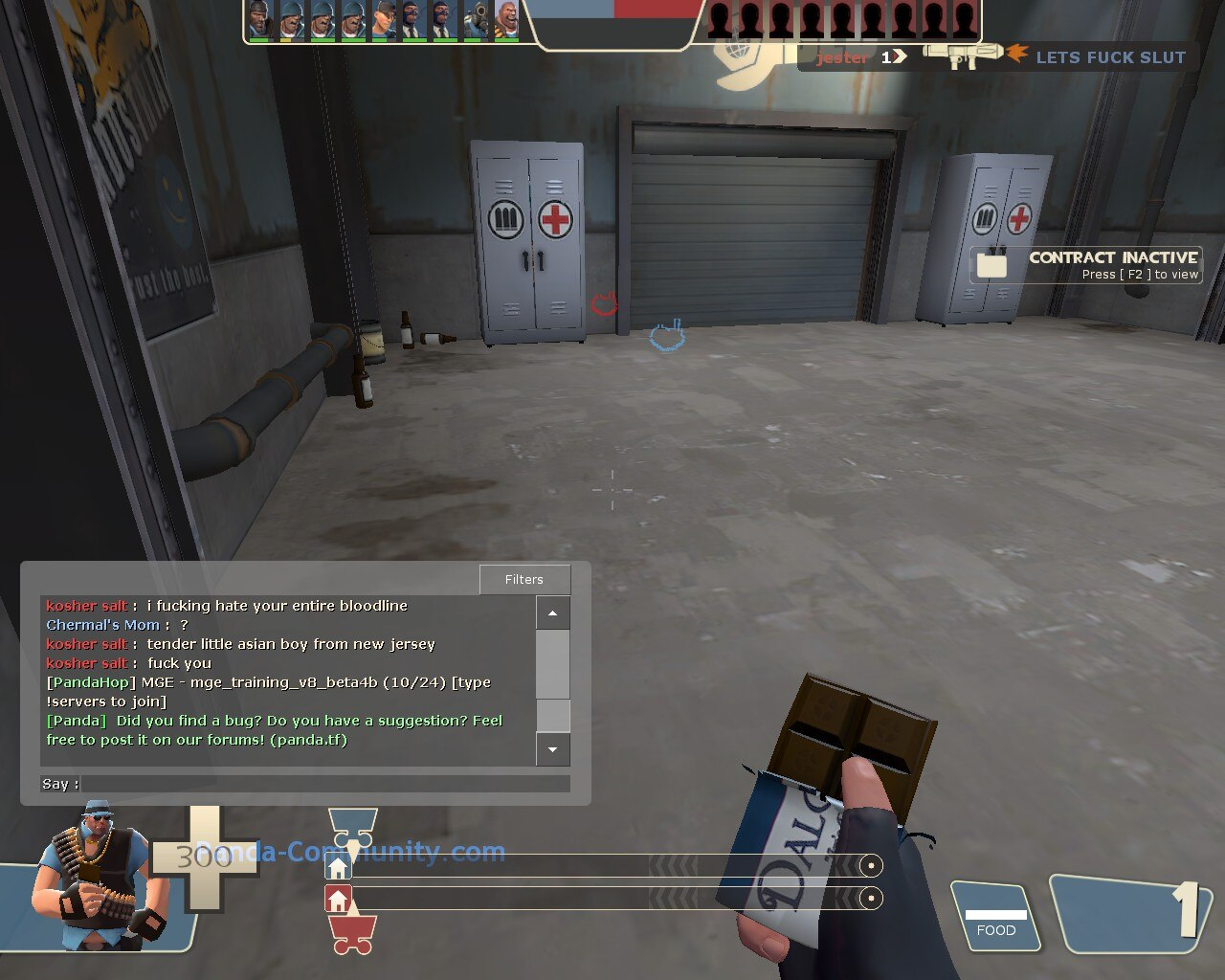The width and height of the screenshot is (1225, 980).
Task: Click the chat scroll-up arrow
Action: pos(553,612)
